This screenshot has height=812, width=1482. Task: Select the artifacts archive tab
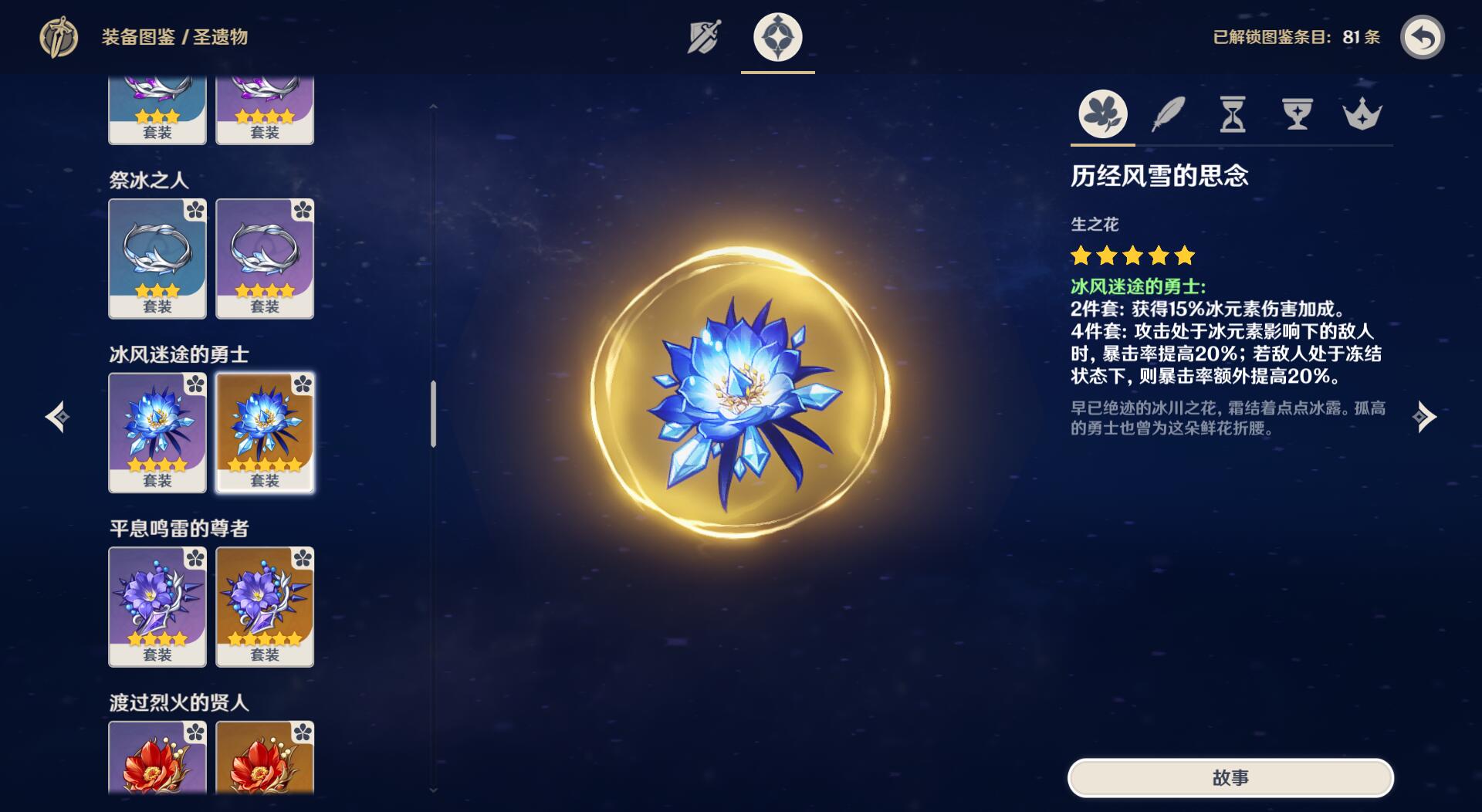point(777,37)
